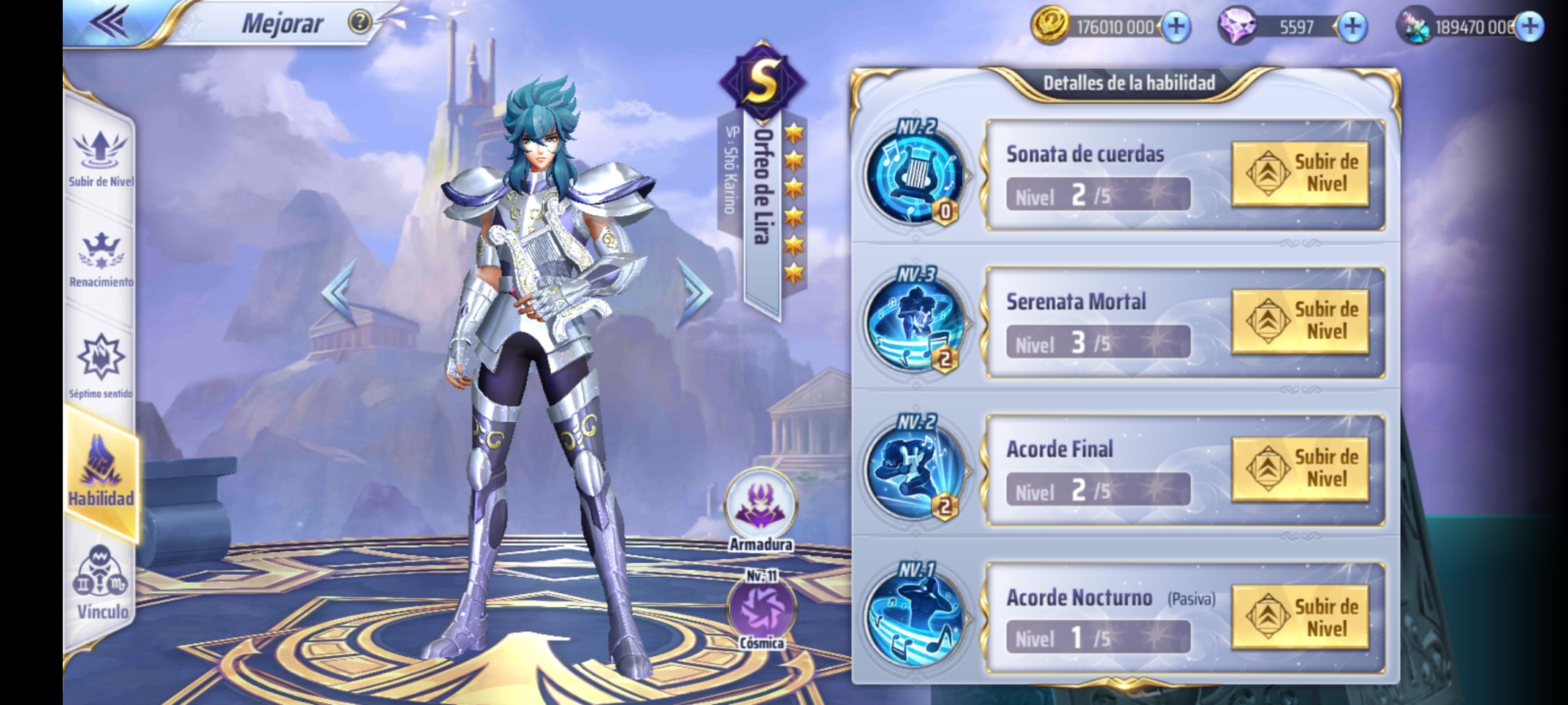Open the Mejorar help question mark
Viewport: 1568px width, 705px height.
pos(359,23)
